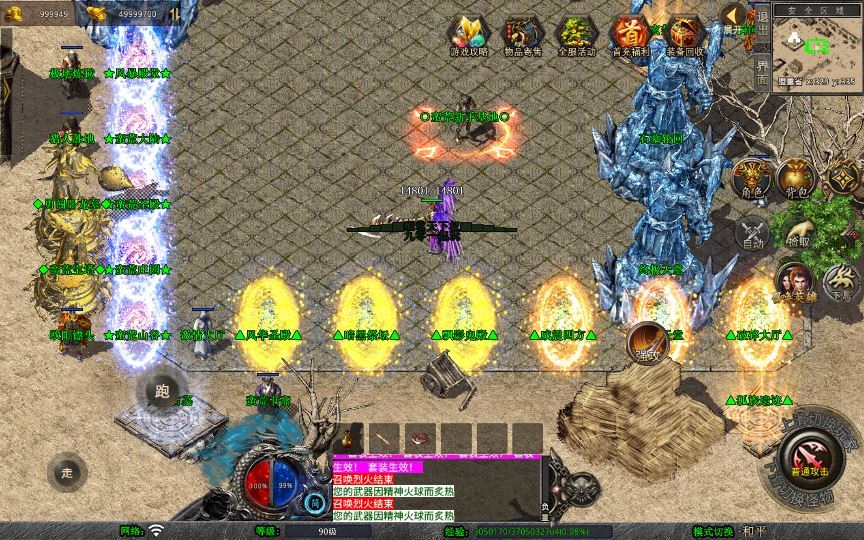Toggle 自动 auto-combat button
Image resolution: width=864 pixels, height=540 pixels.
(x=752, y=233)
